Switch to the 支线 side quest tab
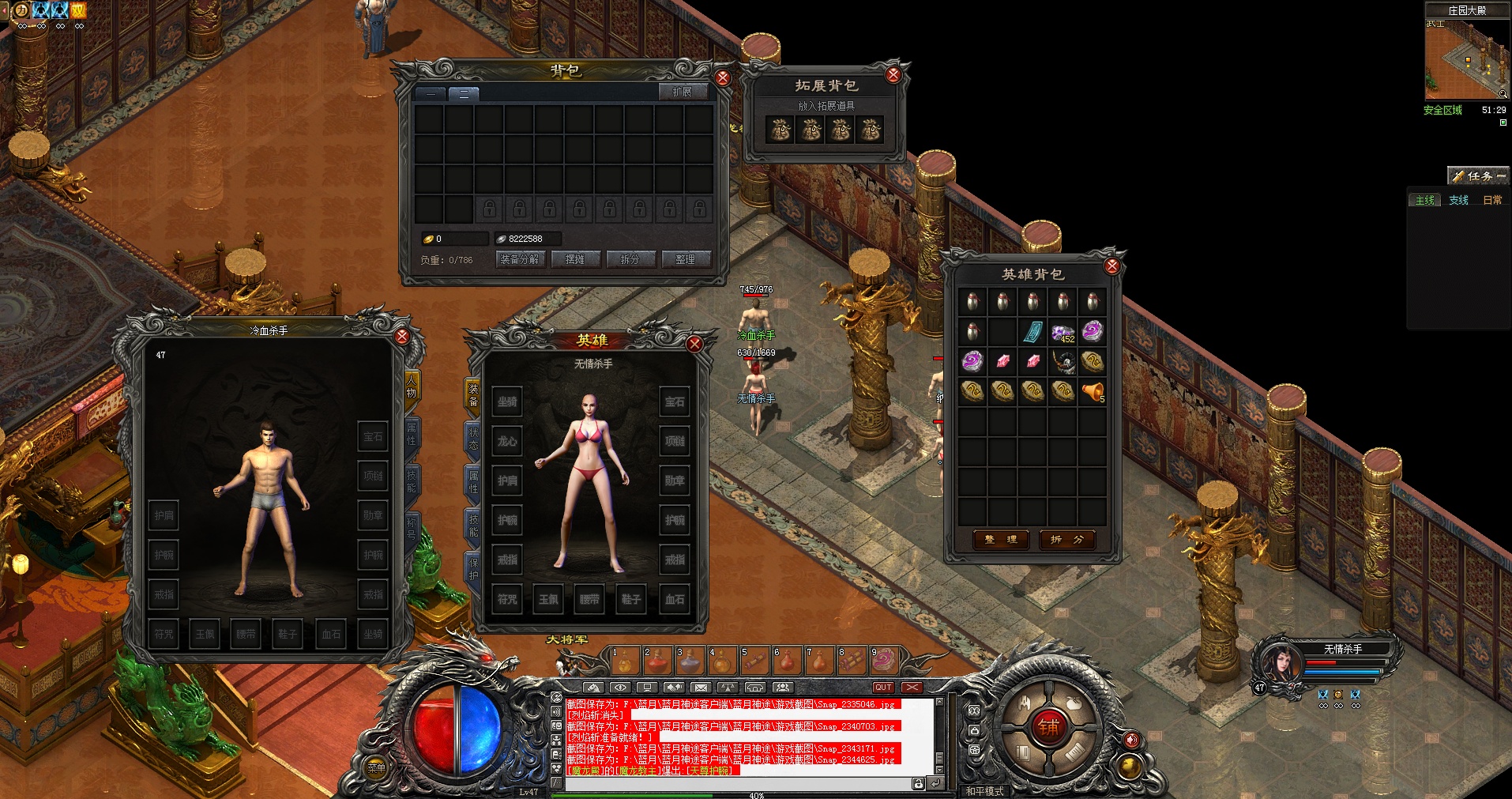The height and width of the screenshot is (799, 1512). click(1458, 201)
